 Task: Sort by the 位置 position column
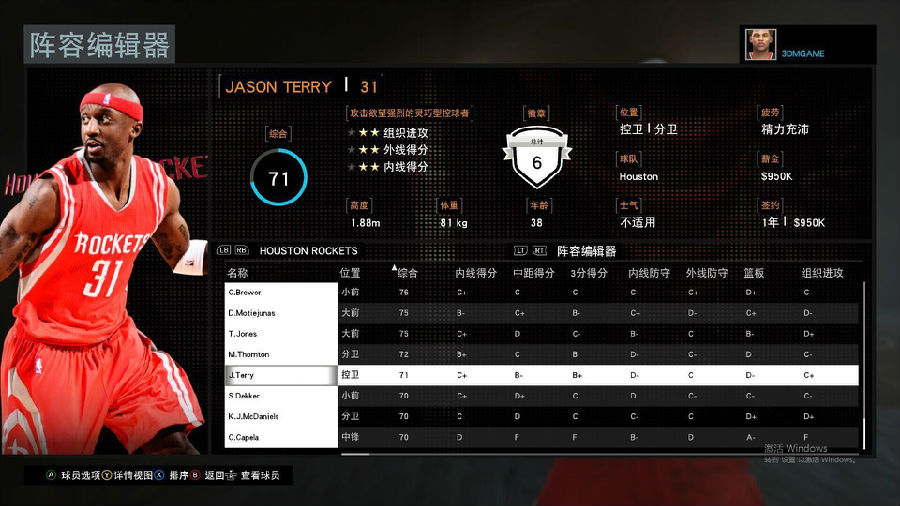click(350, 272)
